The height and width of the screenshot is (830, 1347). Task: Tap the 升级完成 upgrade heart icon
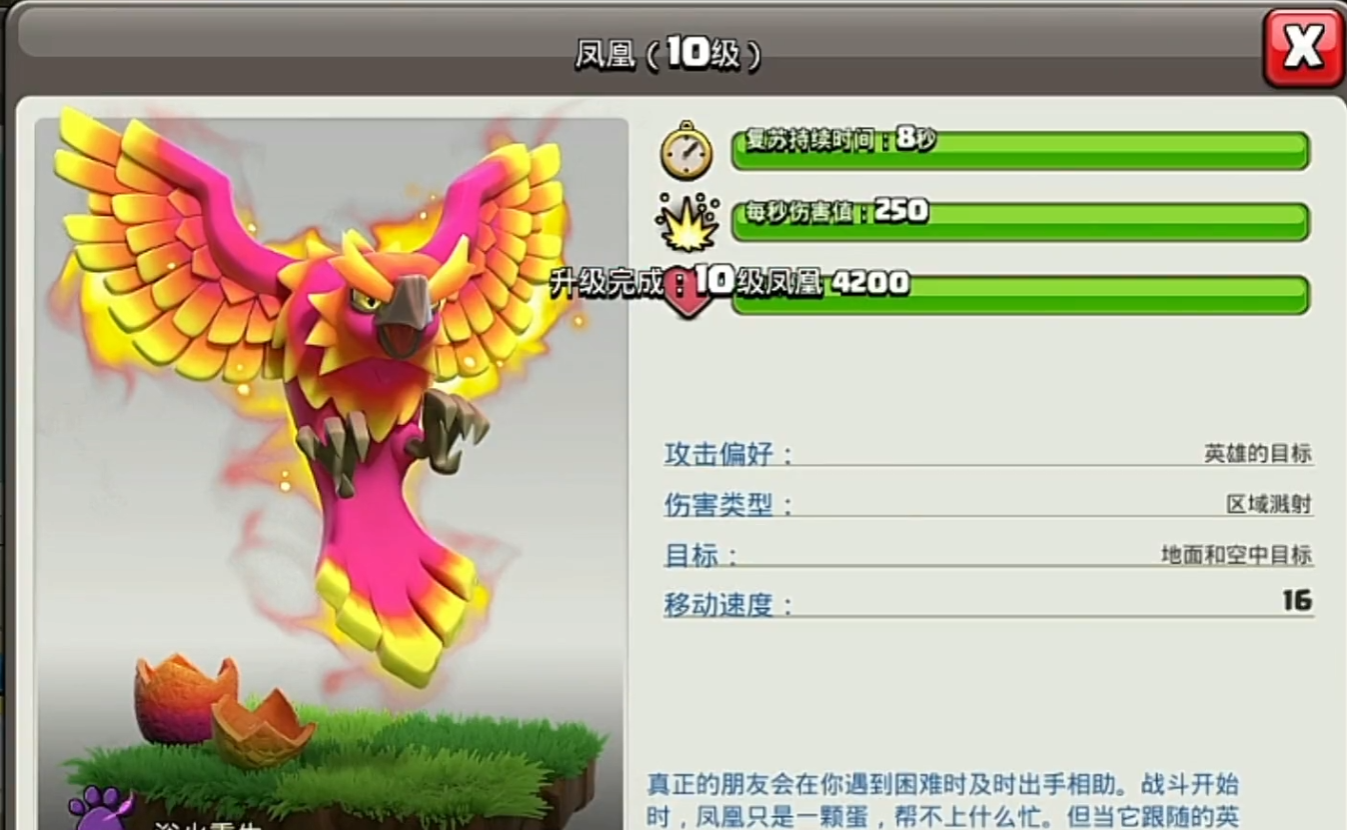(686, 290)
